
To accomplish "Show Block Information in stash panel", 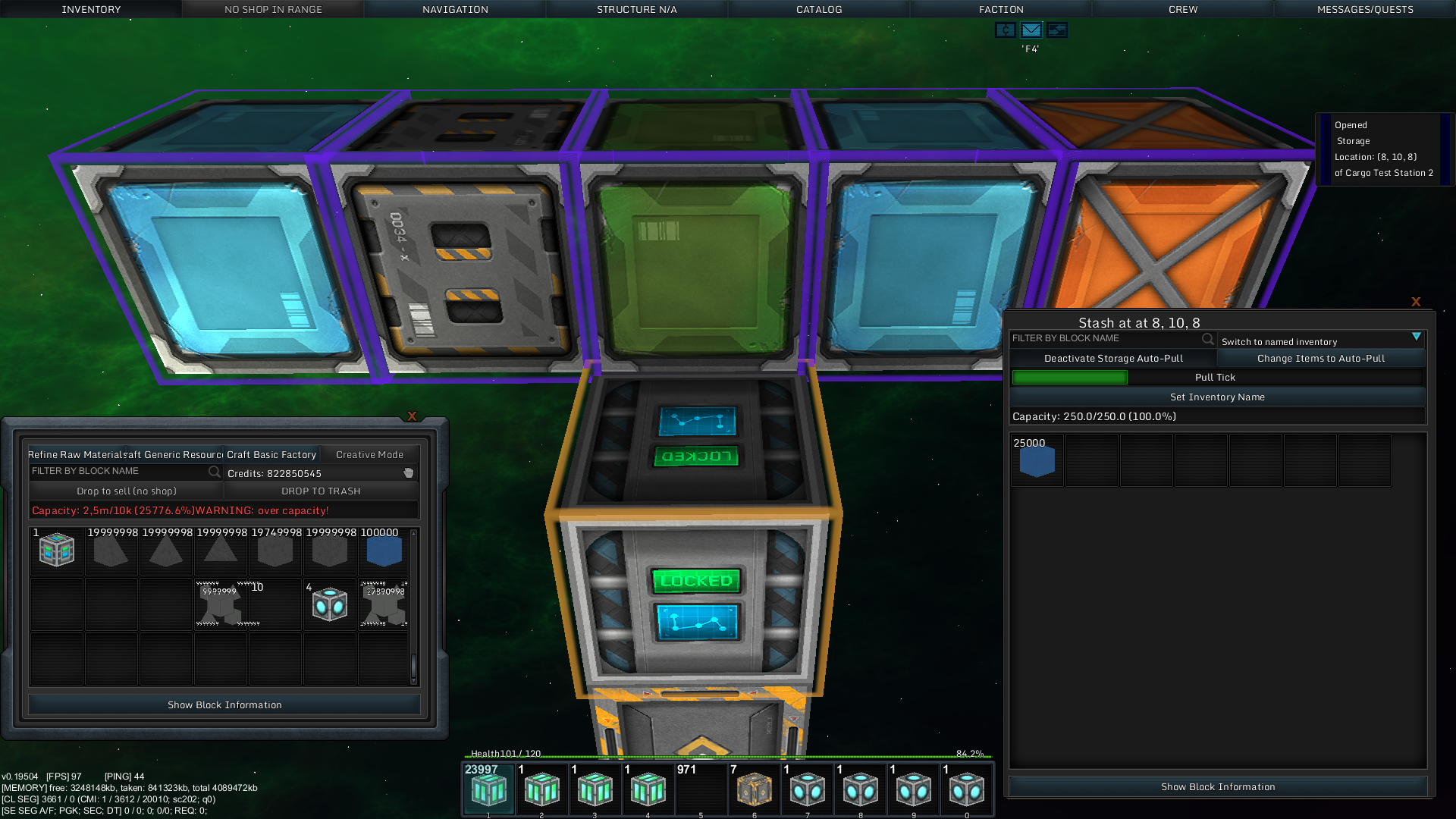I will point(1217,787).
